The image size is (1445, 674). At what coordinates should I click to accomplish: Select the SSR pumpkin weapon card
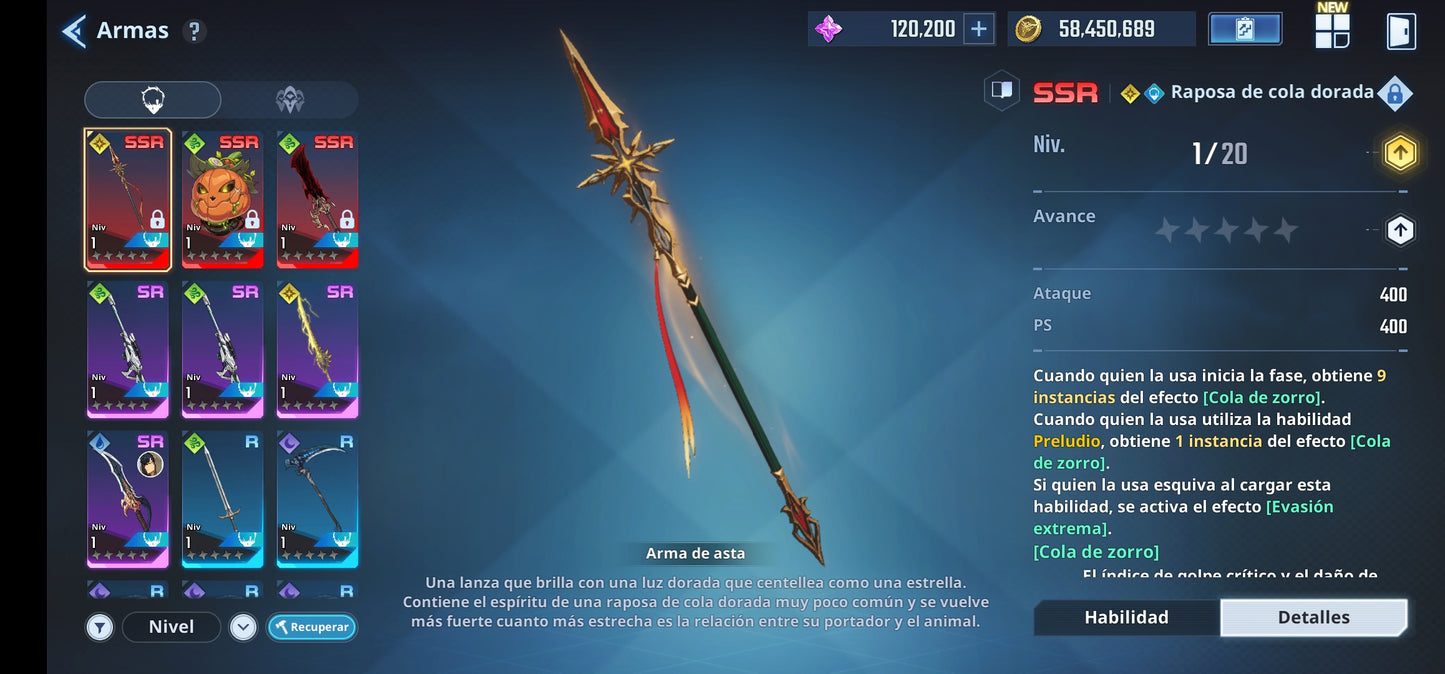point(223,199)
